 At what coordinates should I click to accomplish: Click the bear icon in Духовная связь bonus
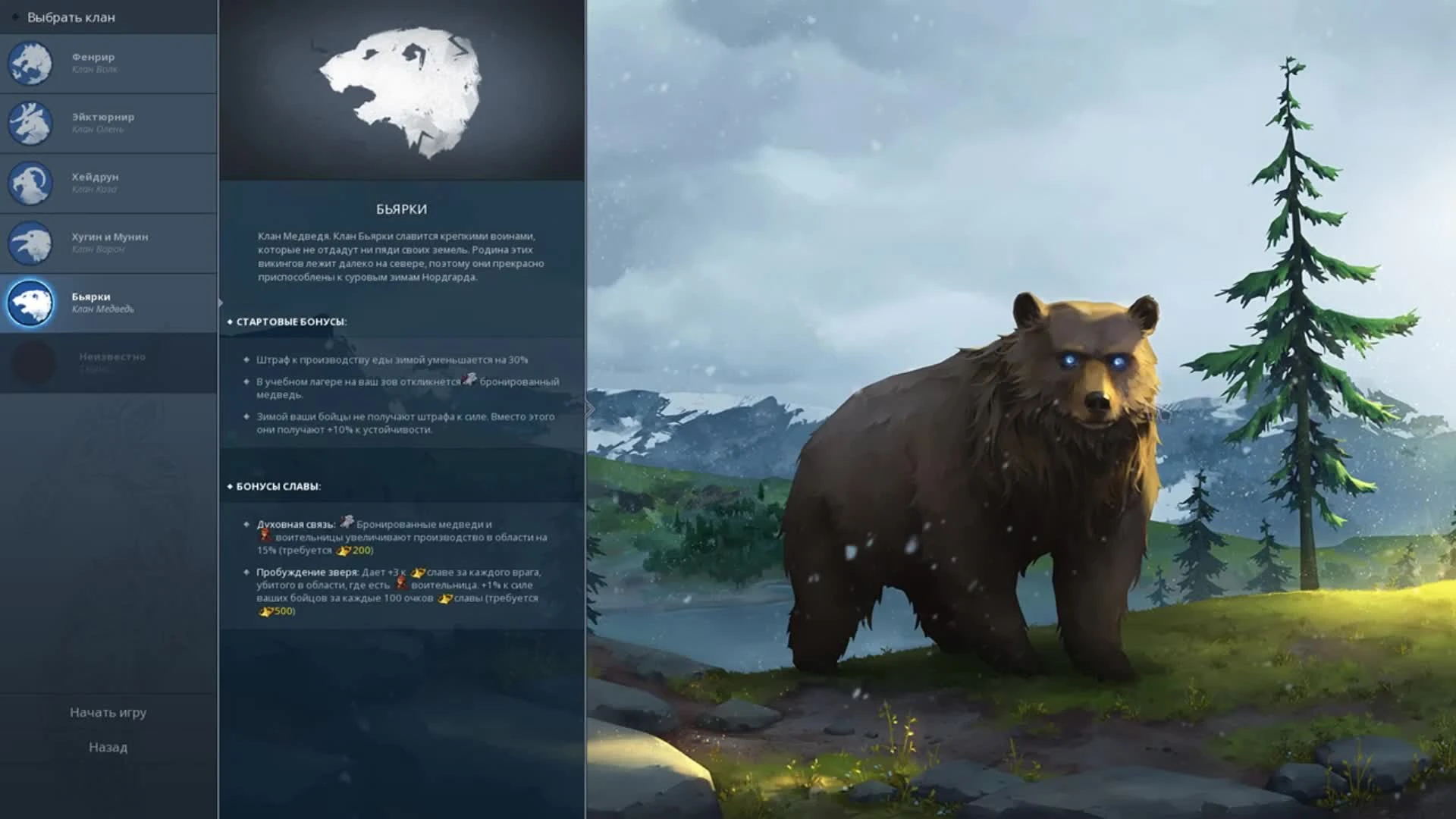(347, 522)
